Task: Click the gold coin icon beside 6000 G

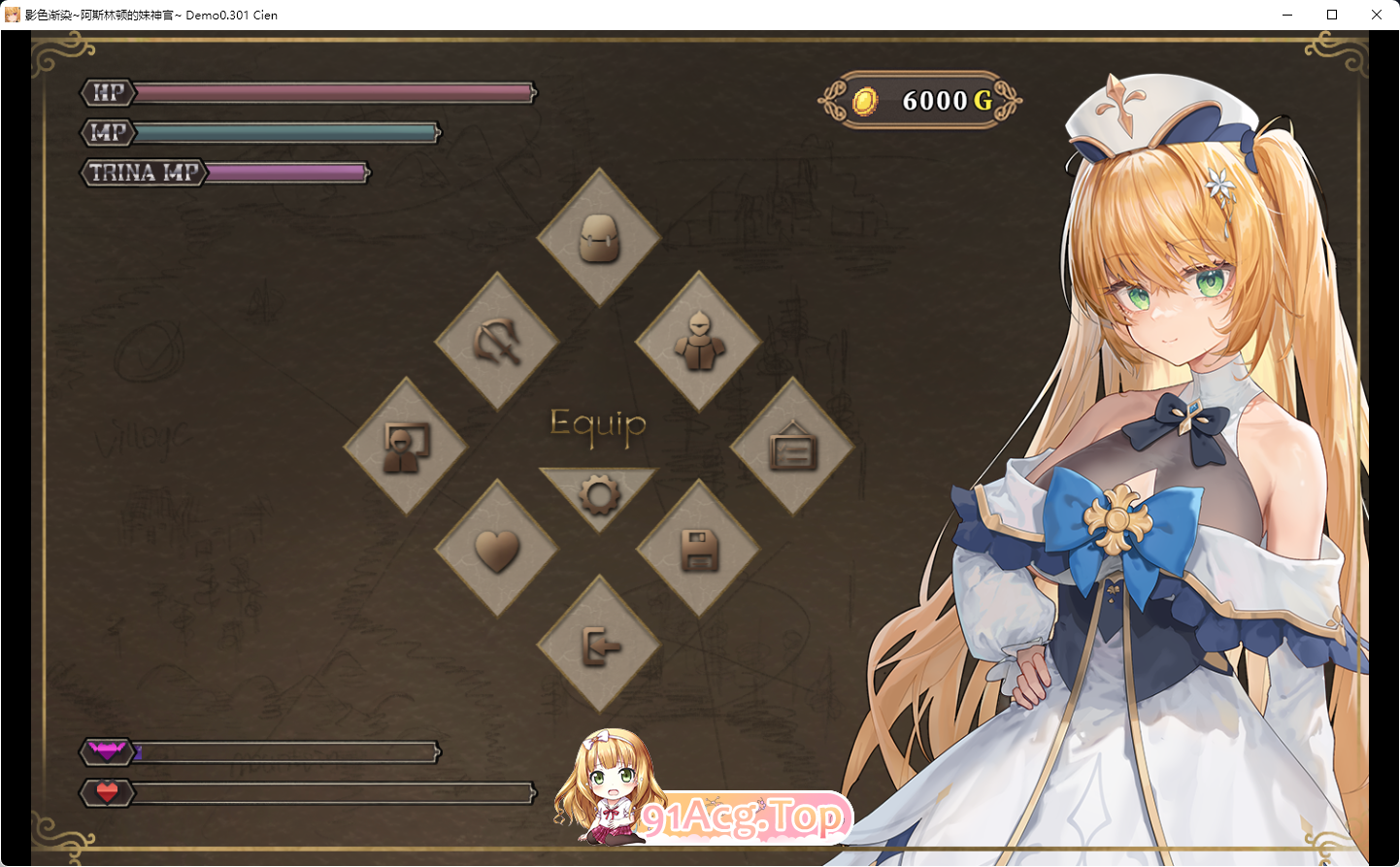Action: coord(867,100)
